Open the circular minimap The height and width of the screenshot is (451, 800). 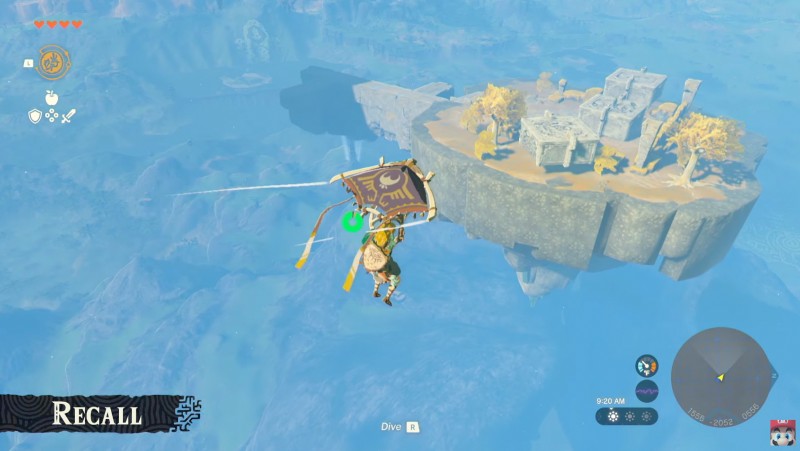pos(719,375)
